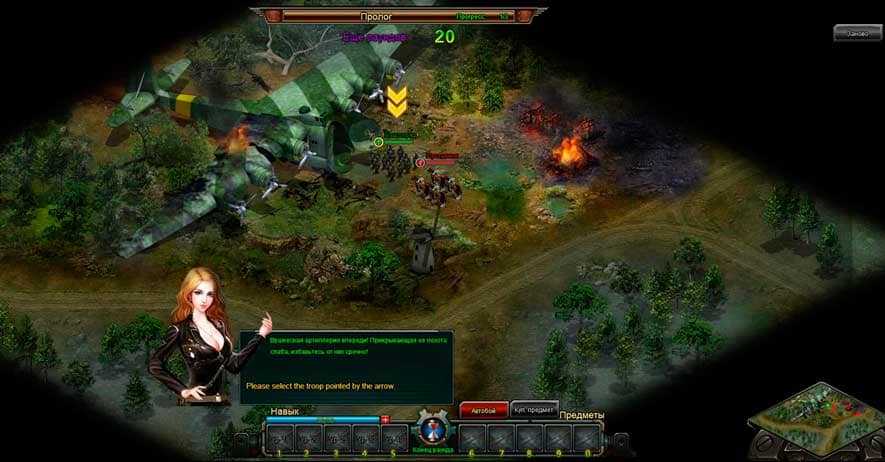End the round with the hourglass button

point(433,433)
